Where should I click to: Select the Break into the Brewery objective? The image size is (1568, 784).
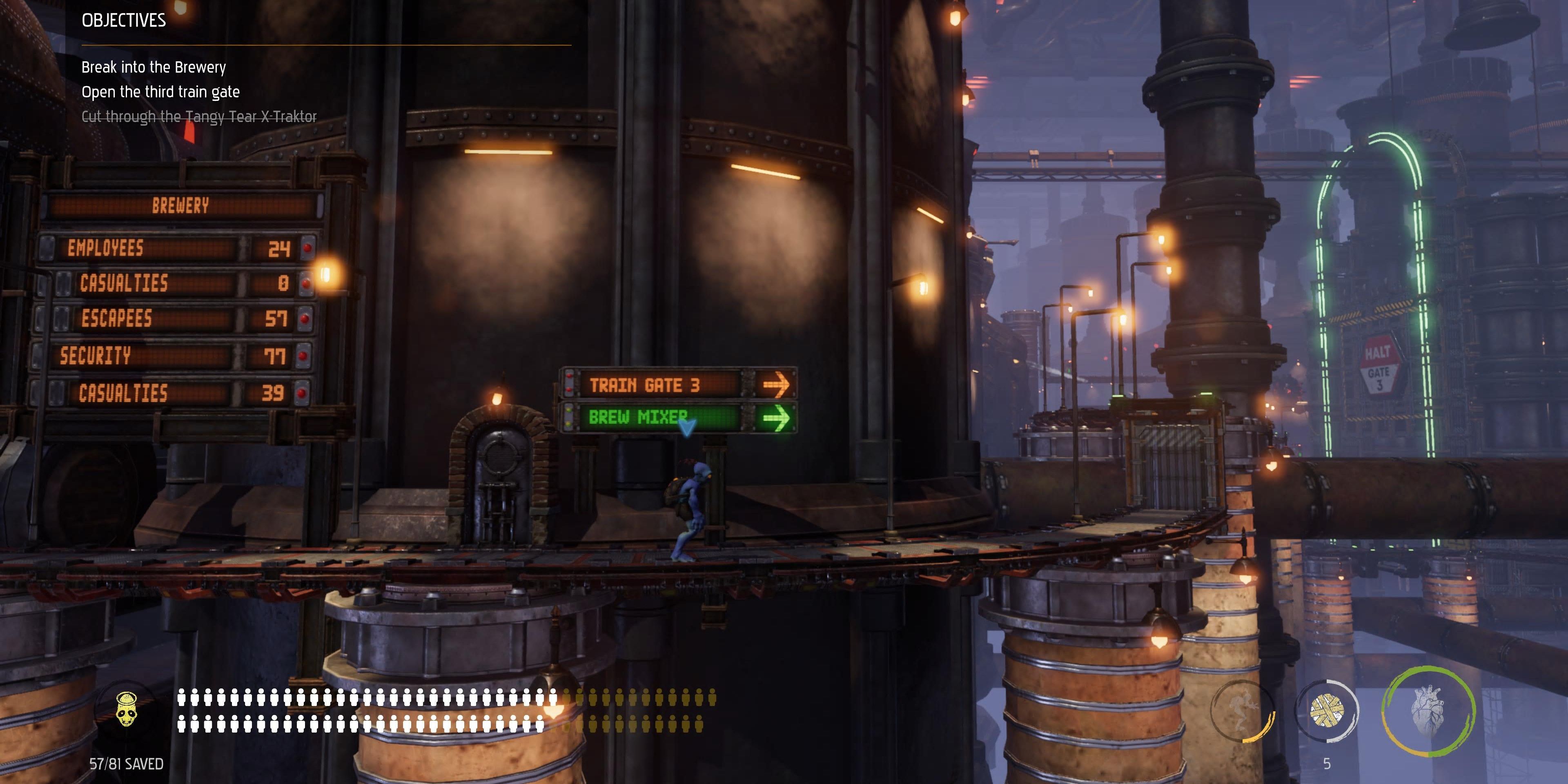[x=154, y=67]
